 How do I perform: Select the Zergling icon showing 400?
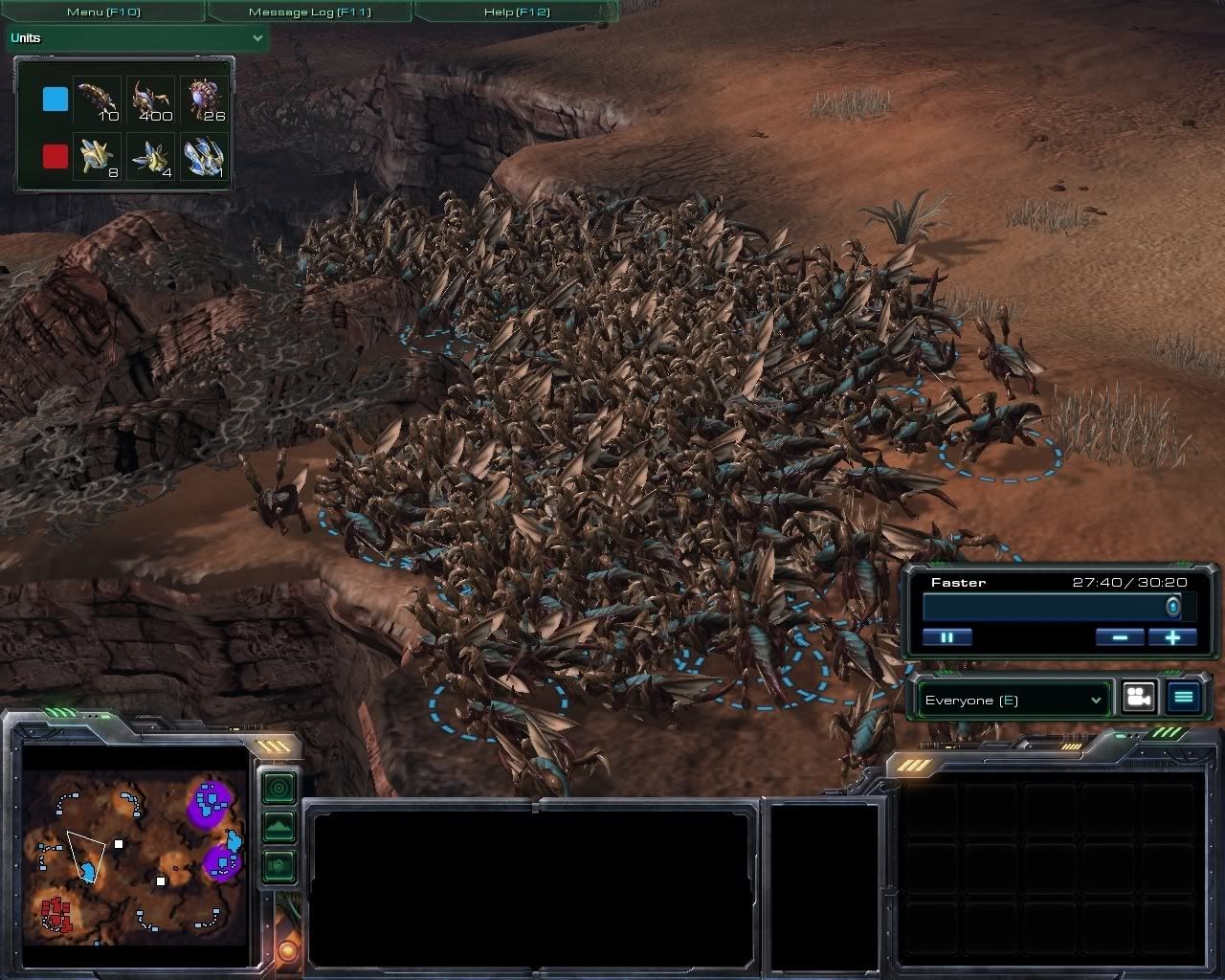150,100
